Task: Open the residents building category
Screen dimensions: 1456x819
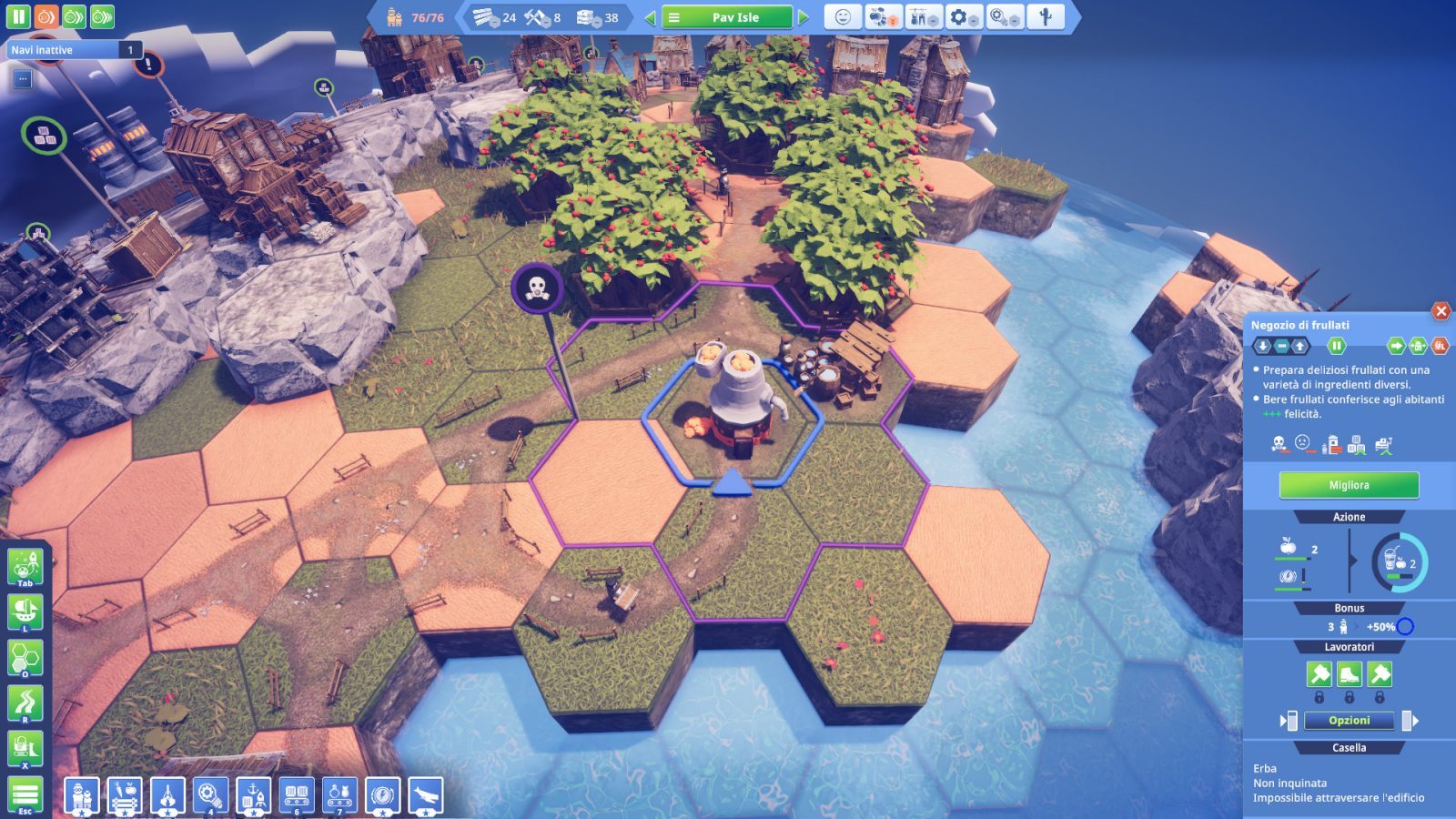Action: [x=81, y=795]
